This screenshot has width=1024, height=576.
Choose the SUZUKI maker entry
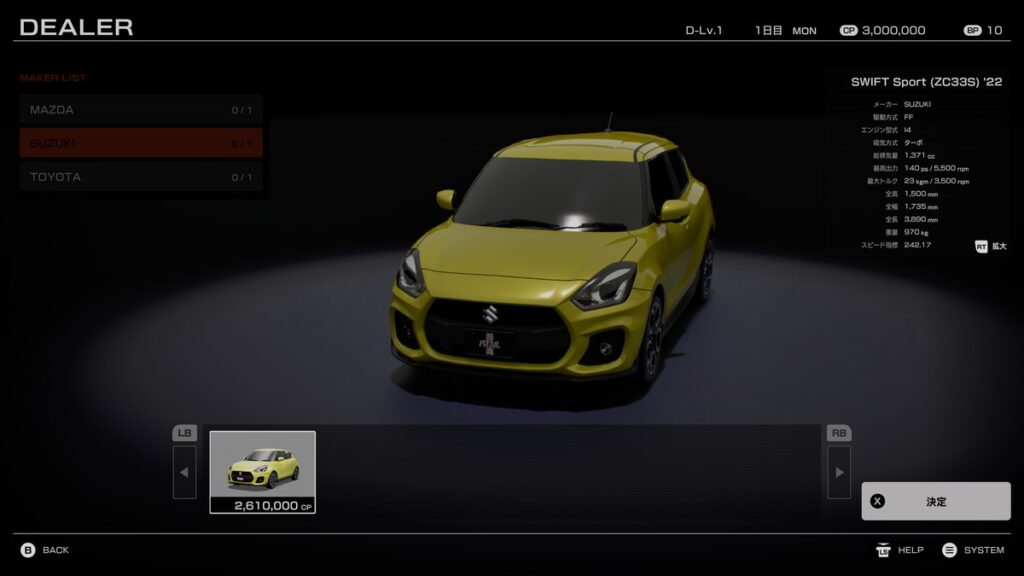141,143
